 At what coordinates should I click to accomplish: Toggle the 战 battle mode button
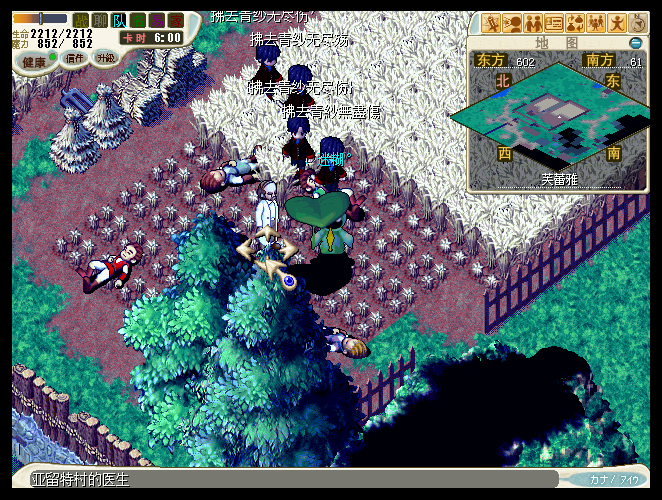point(81,19)
